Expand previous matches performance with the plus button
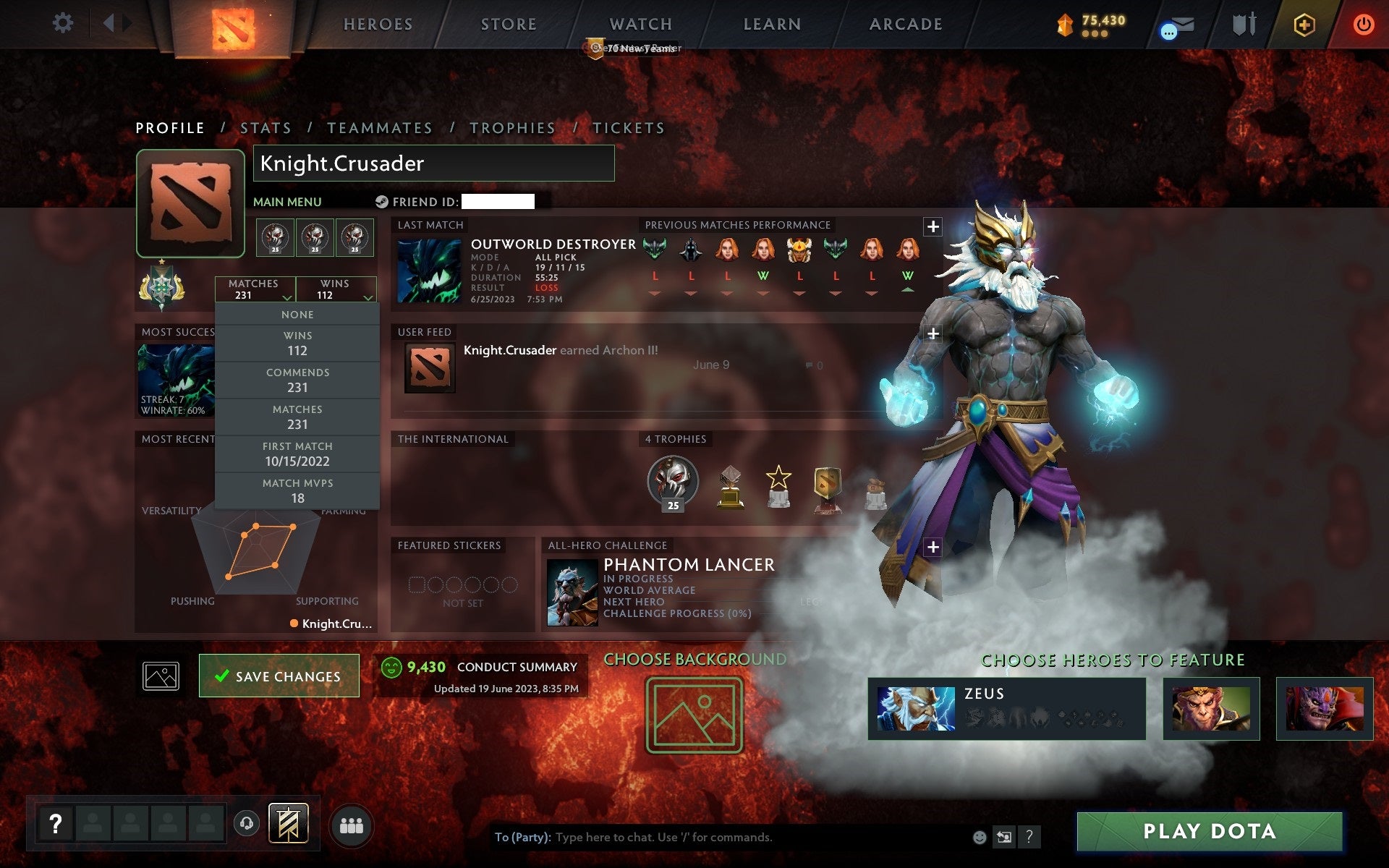Screen dimensions: 1389x868 click(933, 226)
